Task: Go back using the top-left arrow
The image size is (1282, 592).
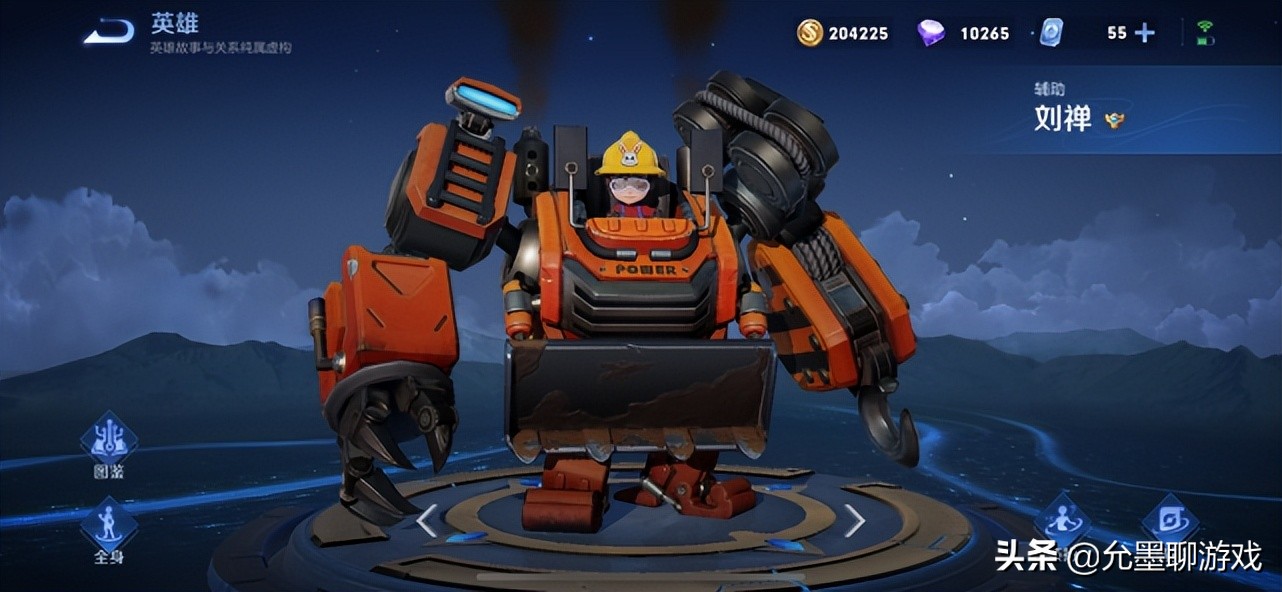Action: point(108,32)
